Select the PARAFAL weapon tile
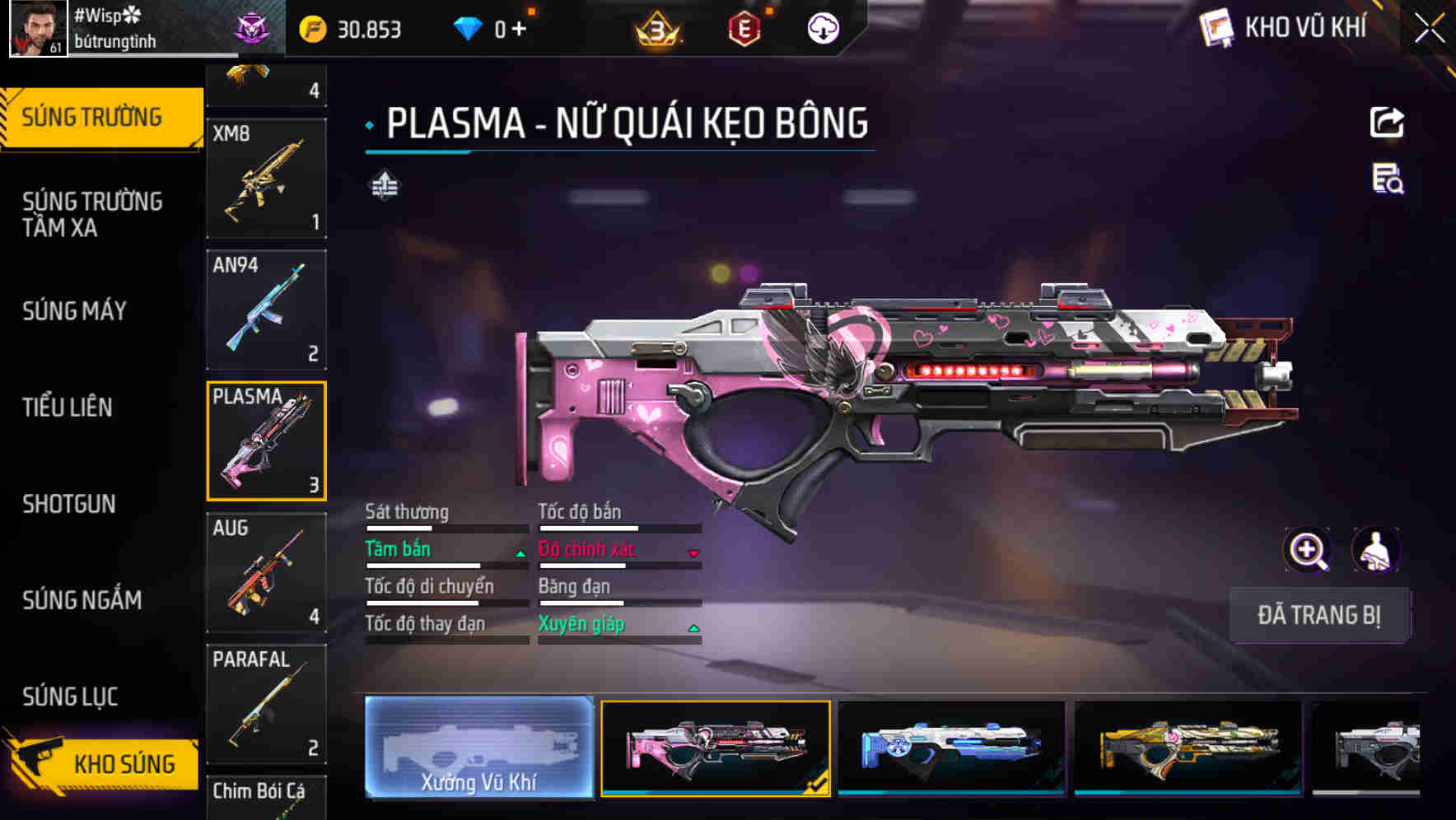This screenshot has height=820, width=1456. tap(266, 705)
